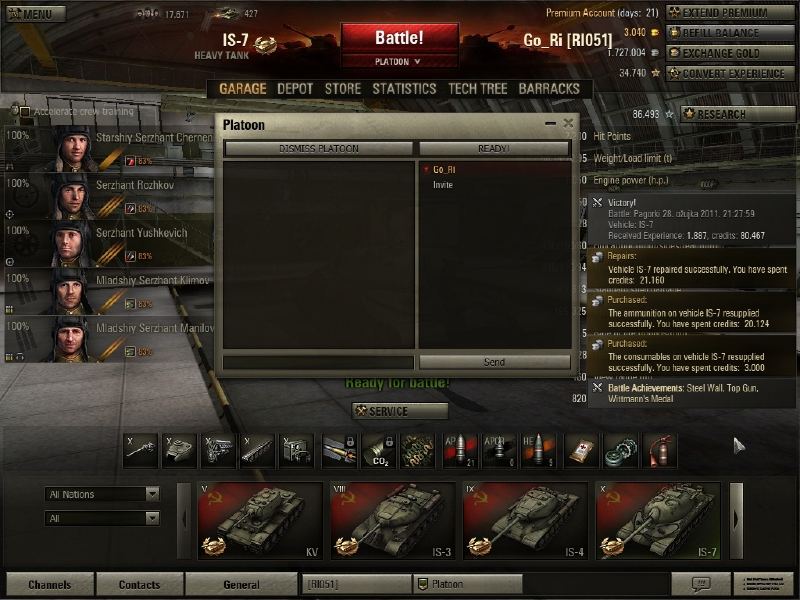Click Dismiss Platoon button
Image resolution: width=800 pixels, height=600 pixels.
pyautogui.click(x=318, y=149)
